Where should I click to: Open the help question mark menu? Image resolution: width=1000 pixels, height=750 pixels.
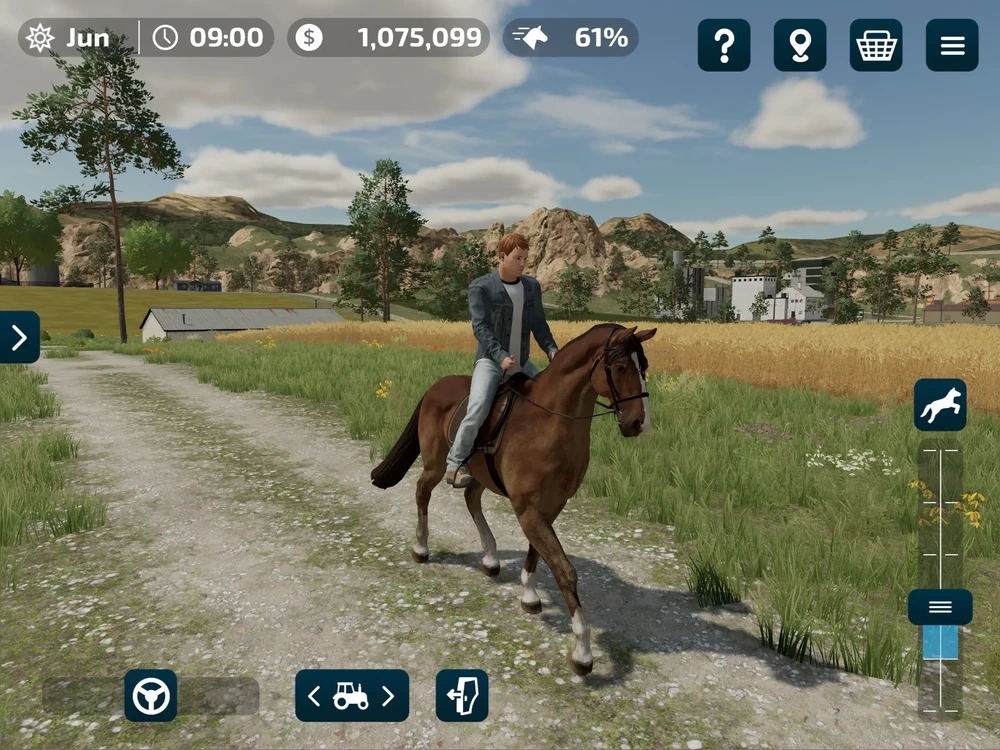[x=724, y=45]
